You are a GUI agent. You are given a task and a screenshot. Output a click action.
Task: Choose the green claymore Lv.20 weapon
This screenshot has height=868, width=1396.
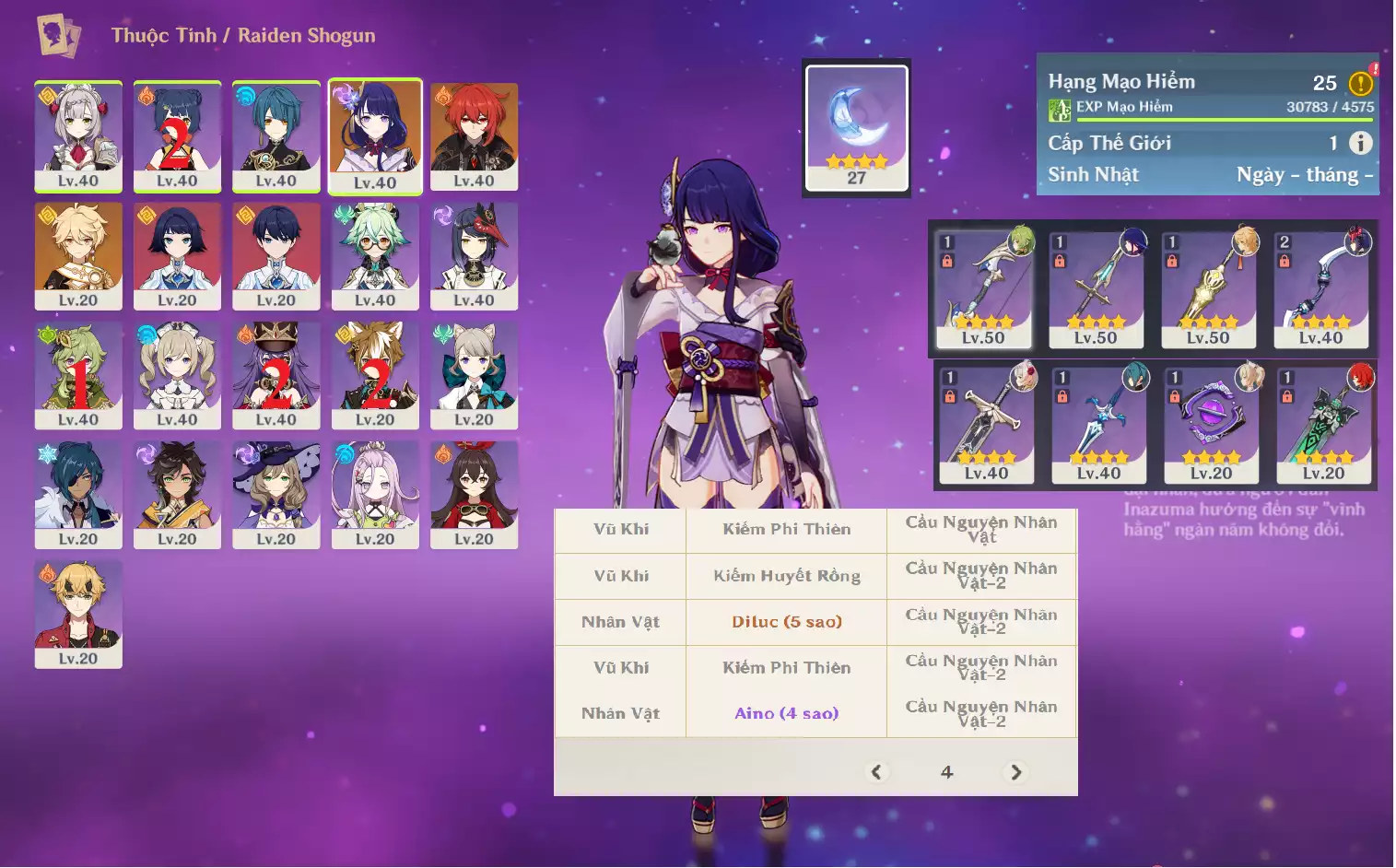coord(1323,424)
